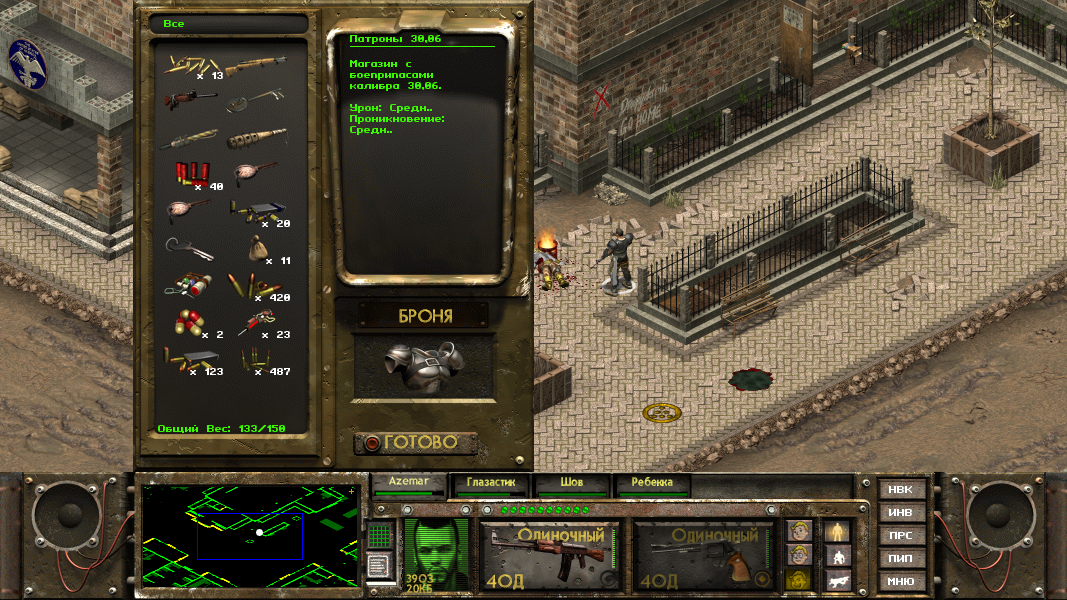Click the green minimap display
Screen dimensions: 1067x600
250,536
